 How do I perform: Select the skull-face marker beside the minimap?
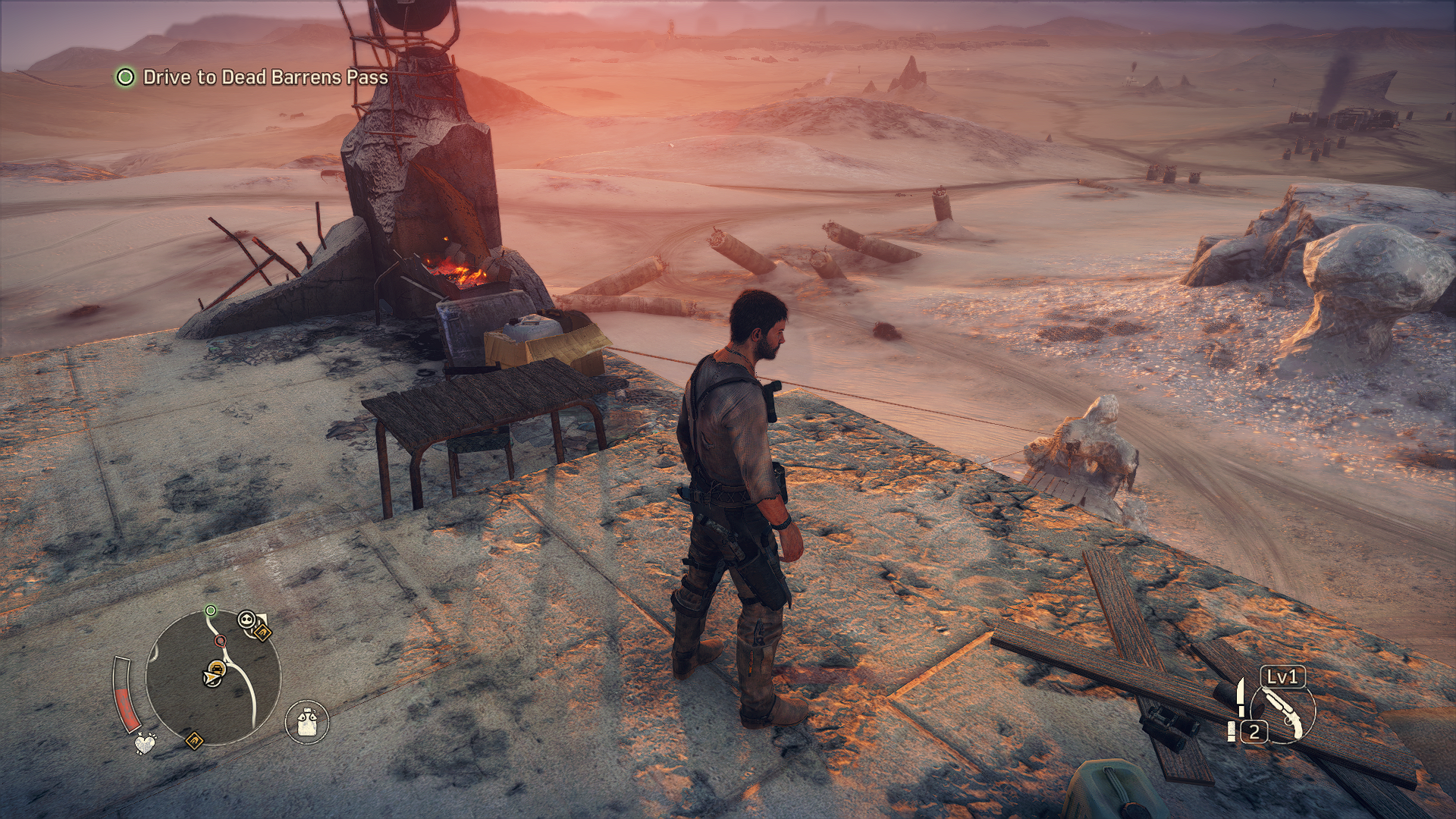click(246, 620)
